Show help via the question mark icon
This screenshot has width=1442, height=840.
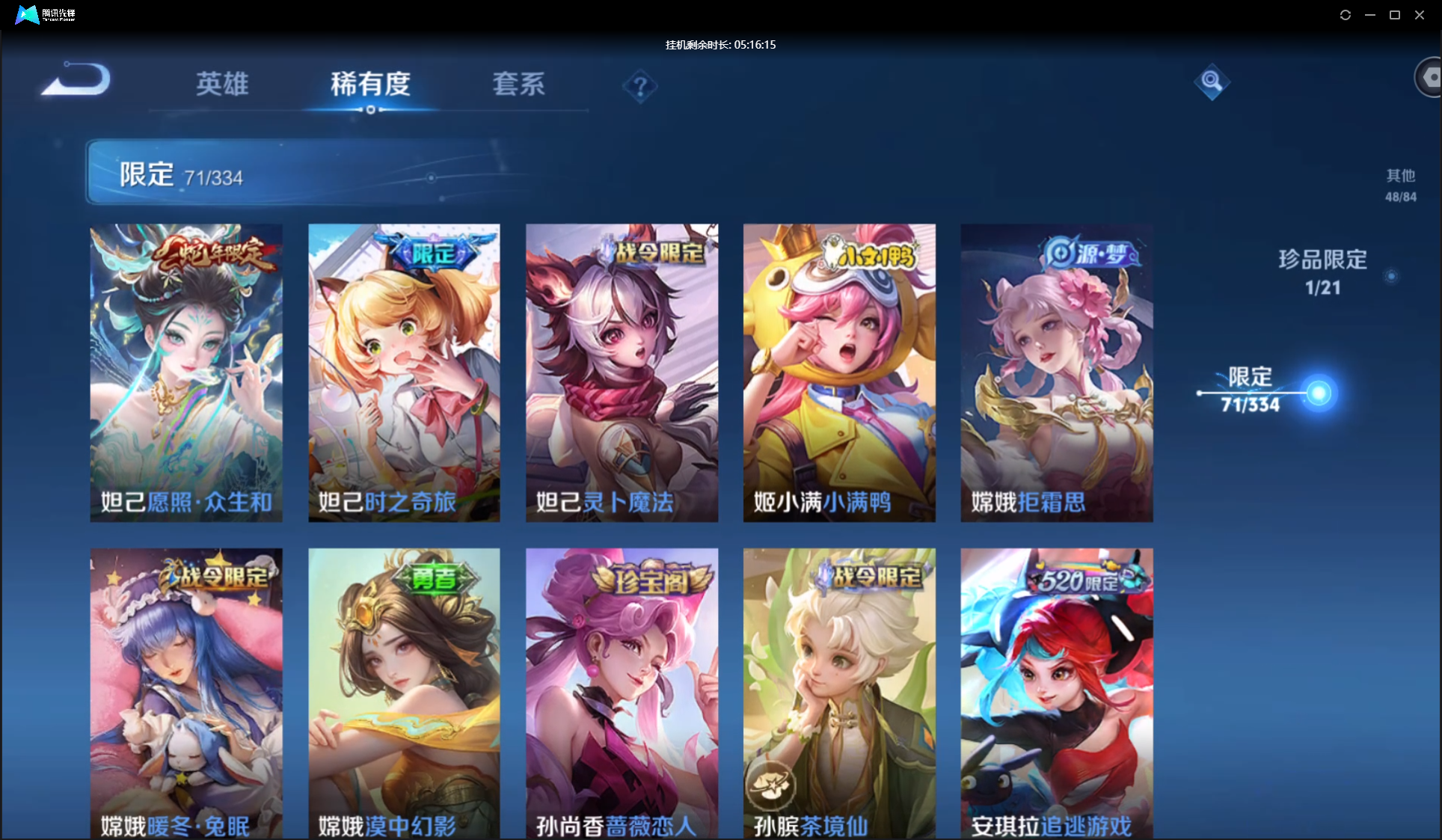(639, 88)
